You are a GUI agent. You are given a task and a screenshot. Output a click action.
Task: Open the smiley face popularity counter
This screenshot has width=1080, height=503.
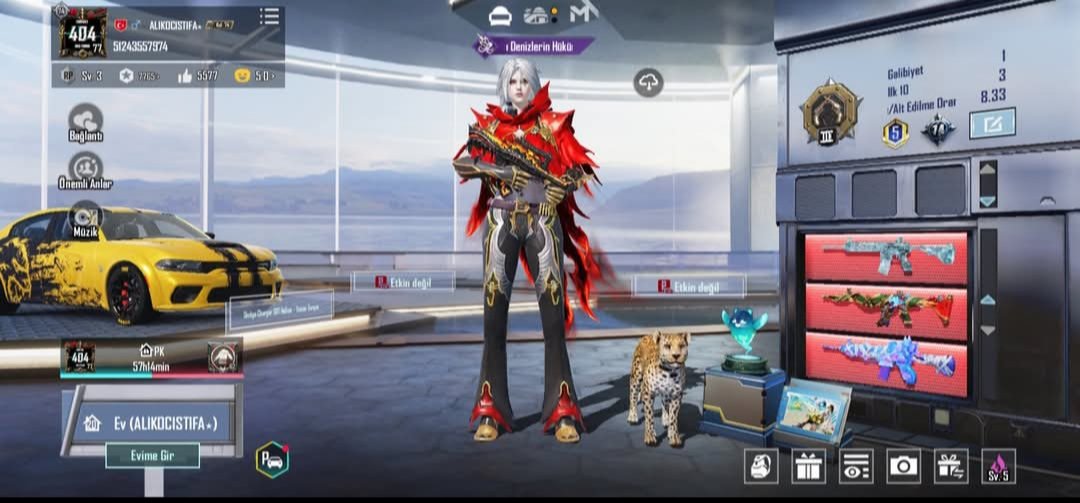[x=253, y=75]
